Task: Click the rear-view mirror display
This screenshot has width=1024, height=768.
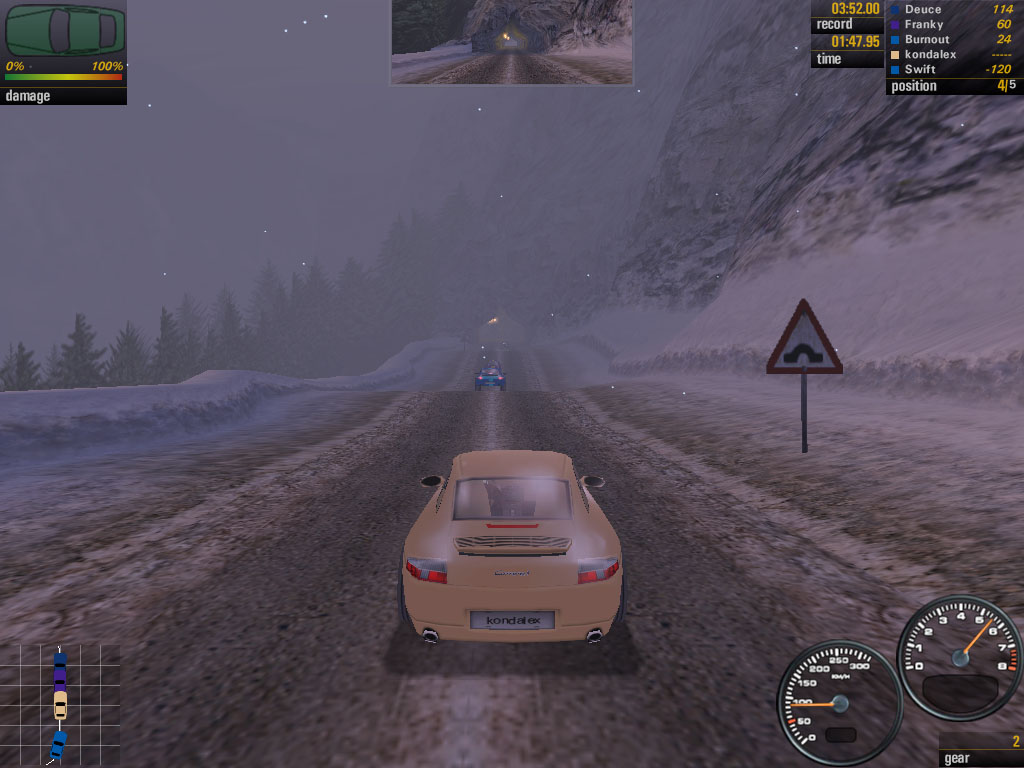Action: tap(511, 42)
